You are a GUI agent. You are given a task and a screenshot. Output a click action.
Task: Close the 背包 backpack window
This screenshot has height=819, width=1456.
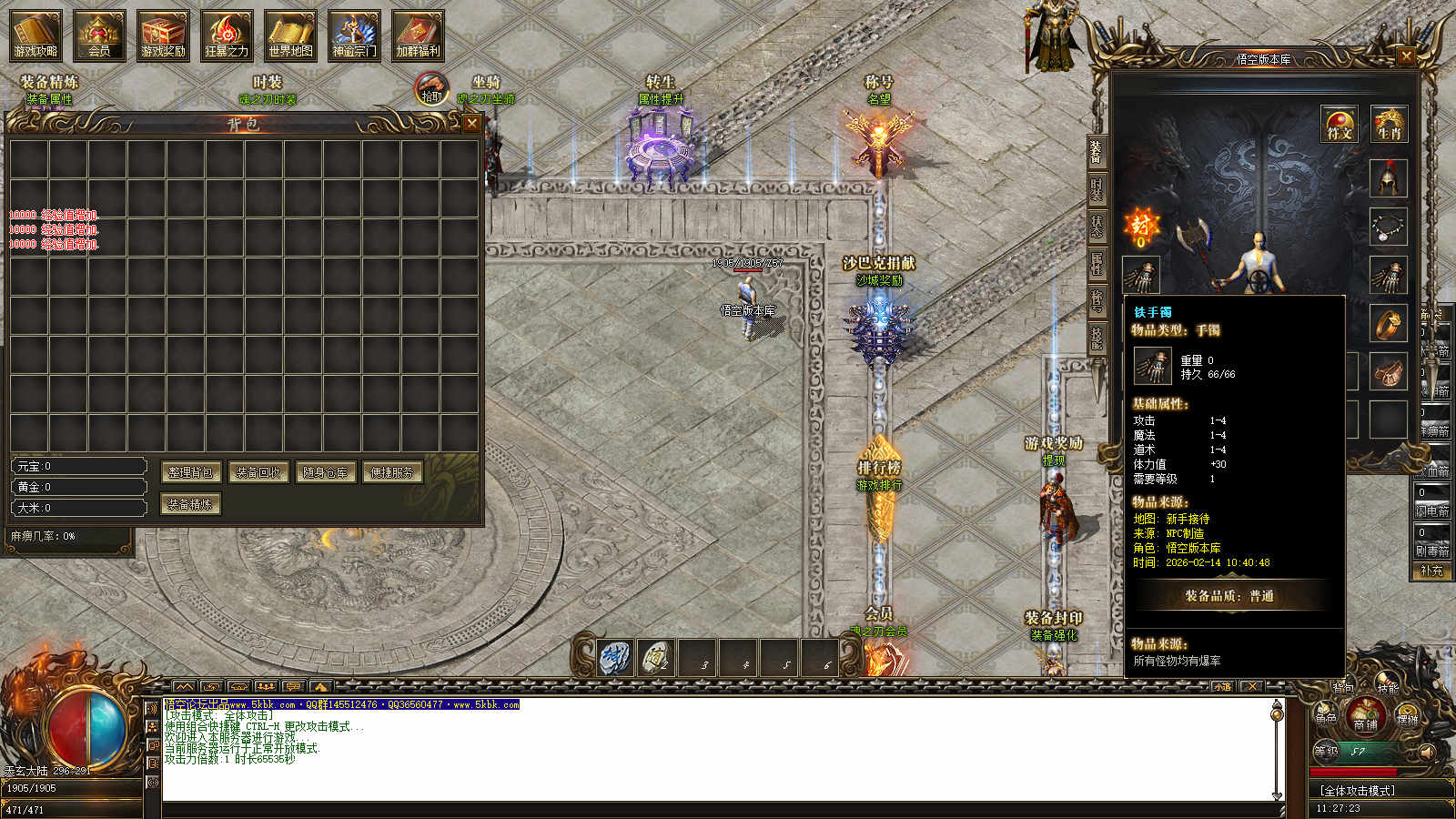[x=471, y=123]
